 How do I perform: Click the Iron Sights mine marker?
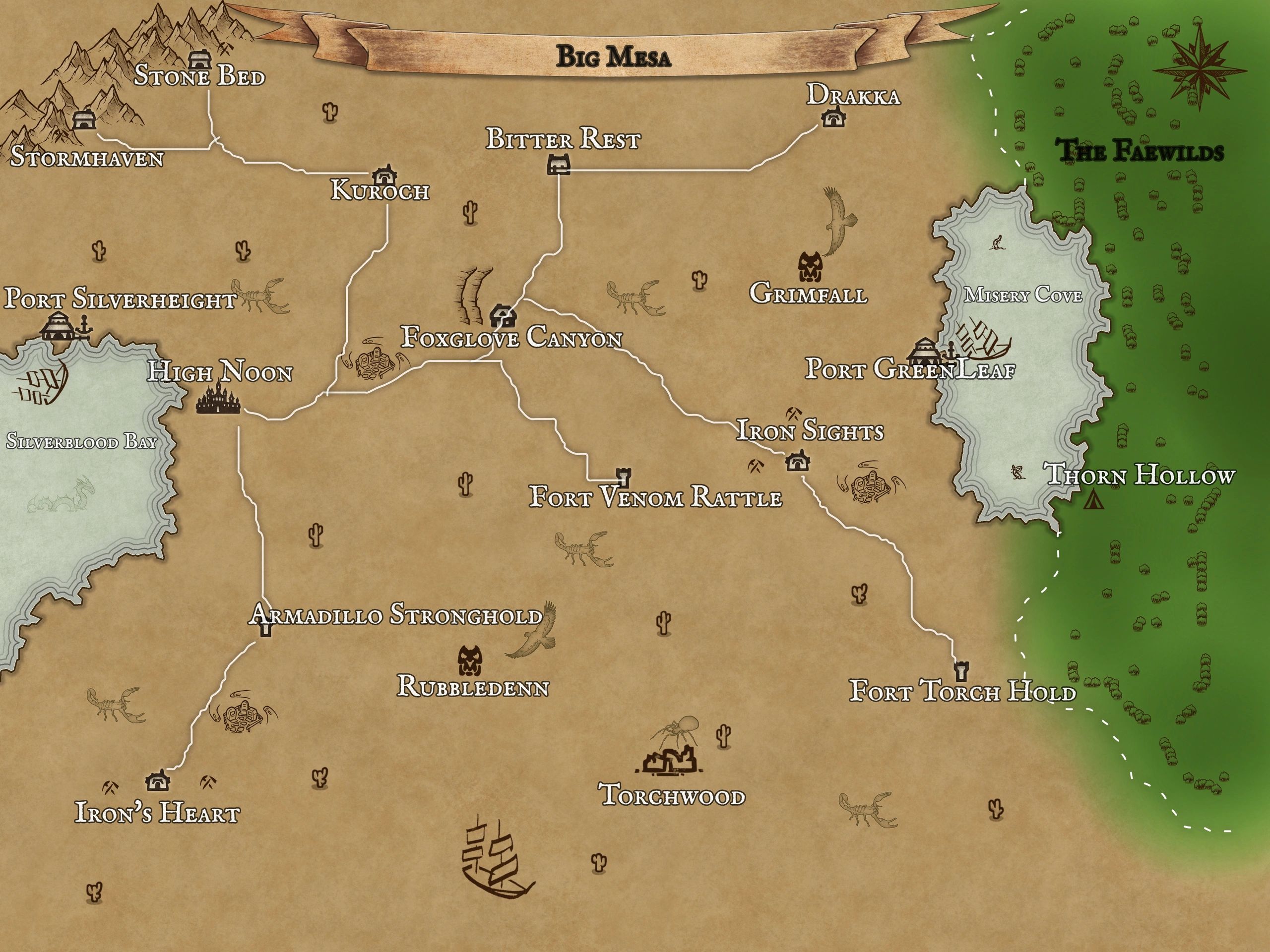(797, 460)
